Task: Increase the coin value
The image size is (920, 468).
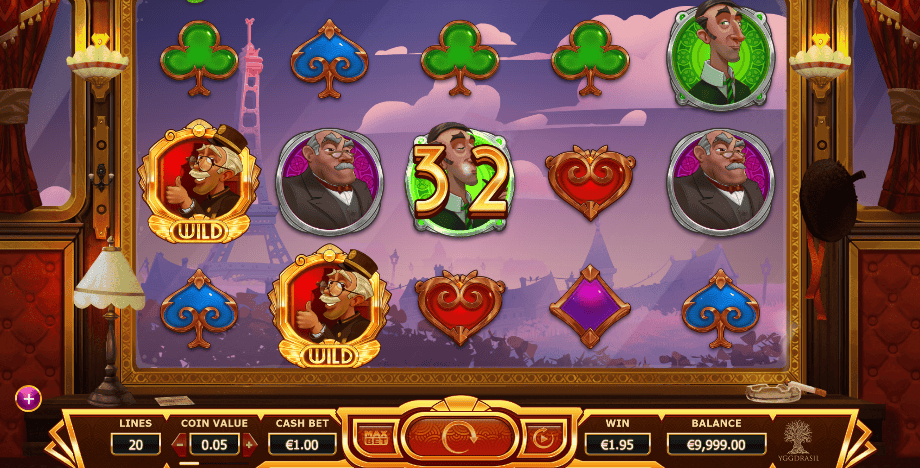Action: (x=249, y=443)
